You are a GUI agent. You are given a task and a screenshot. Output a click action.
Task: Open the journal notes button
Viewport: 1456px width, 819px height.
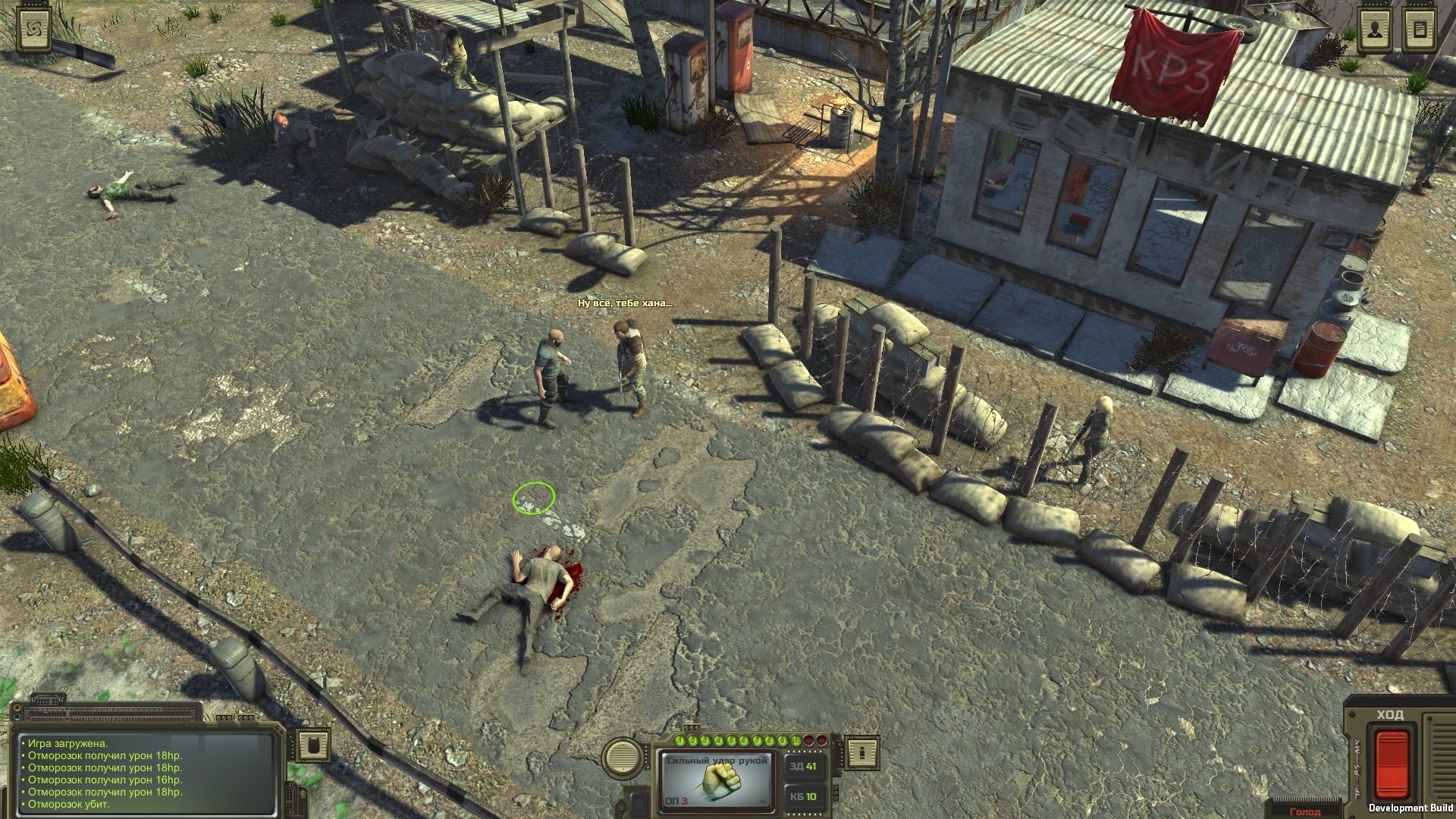(1420, 31)
